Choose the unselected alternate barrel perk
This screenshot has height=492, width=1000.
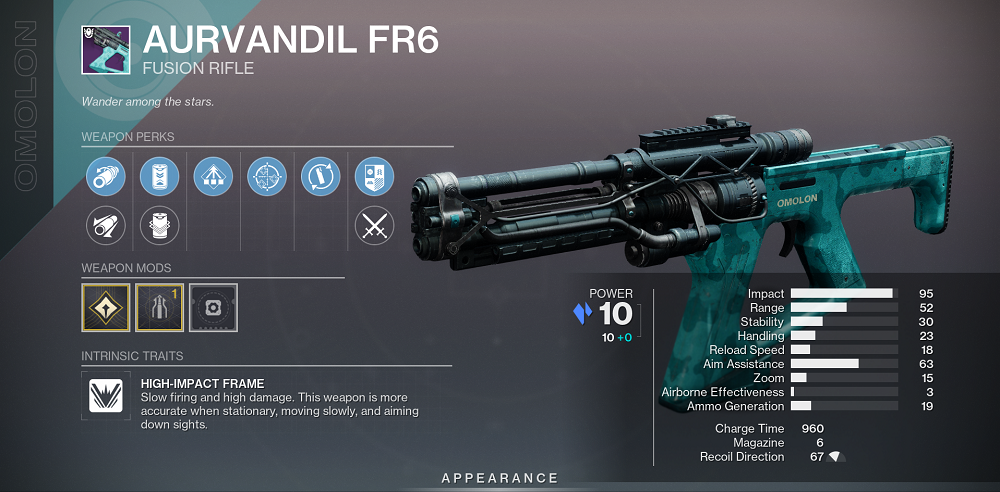tap(105, 227)
